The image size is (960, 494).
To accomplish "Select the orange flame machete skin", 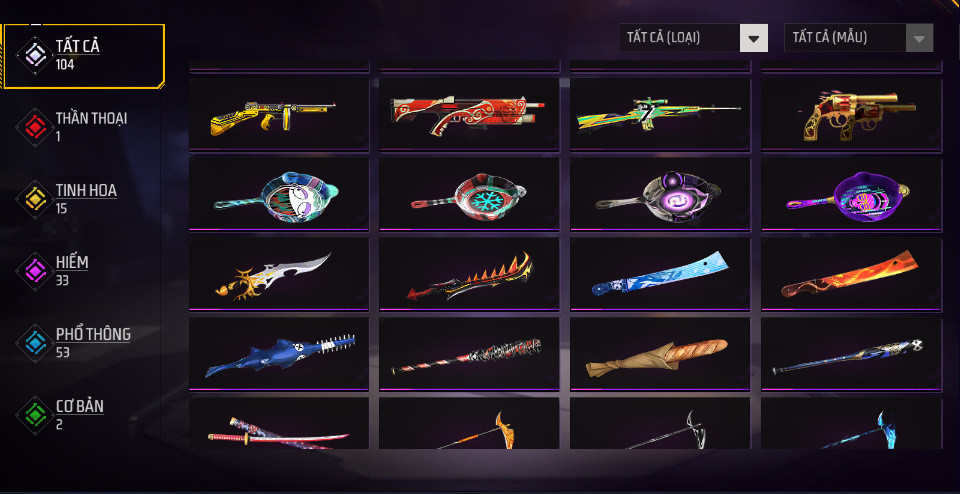I will point(851,274).
